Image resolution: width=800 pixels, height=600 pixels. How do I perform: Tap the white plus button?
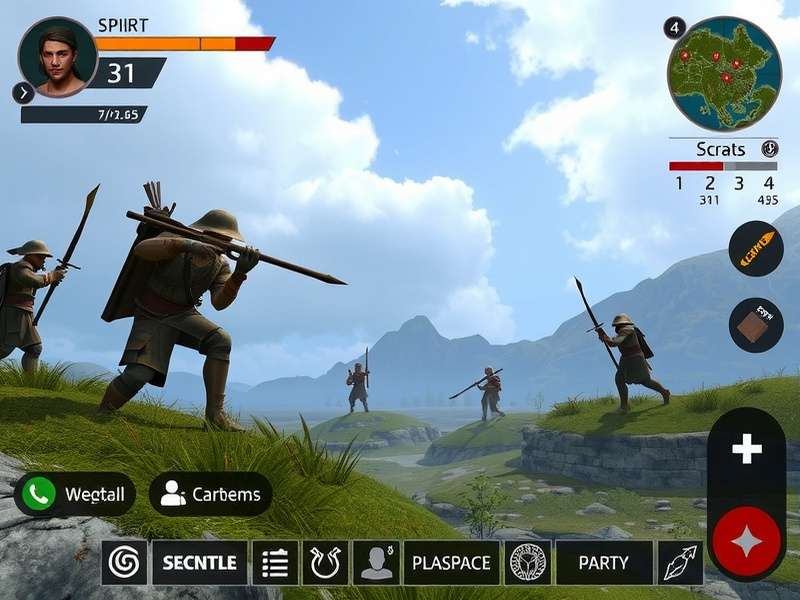746,449
